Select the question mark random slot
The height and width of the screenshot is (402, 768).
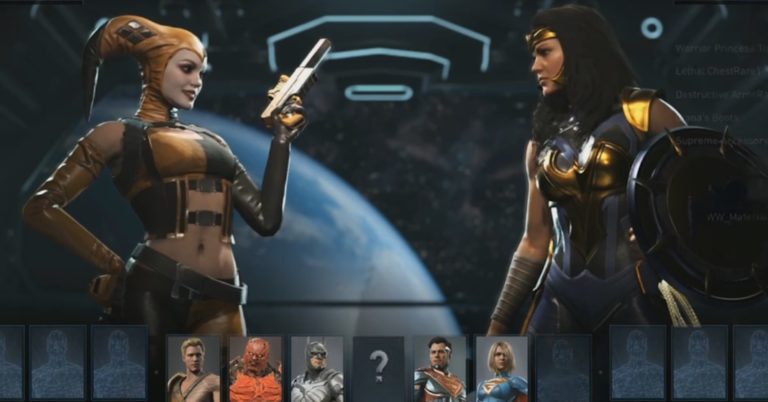click(x=378, y=367)
